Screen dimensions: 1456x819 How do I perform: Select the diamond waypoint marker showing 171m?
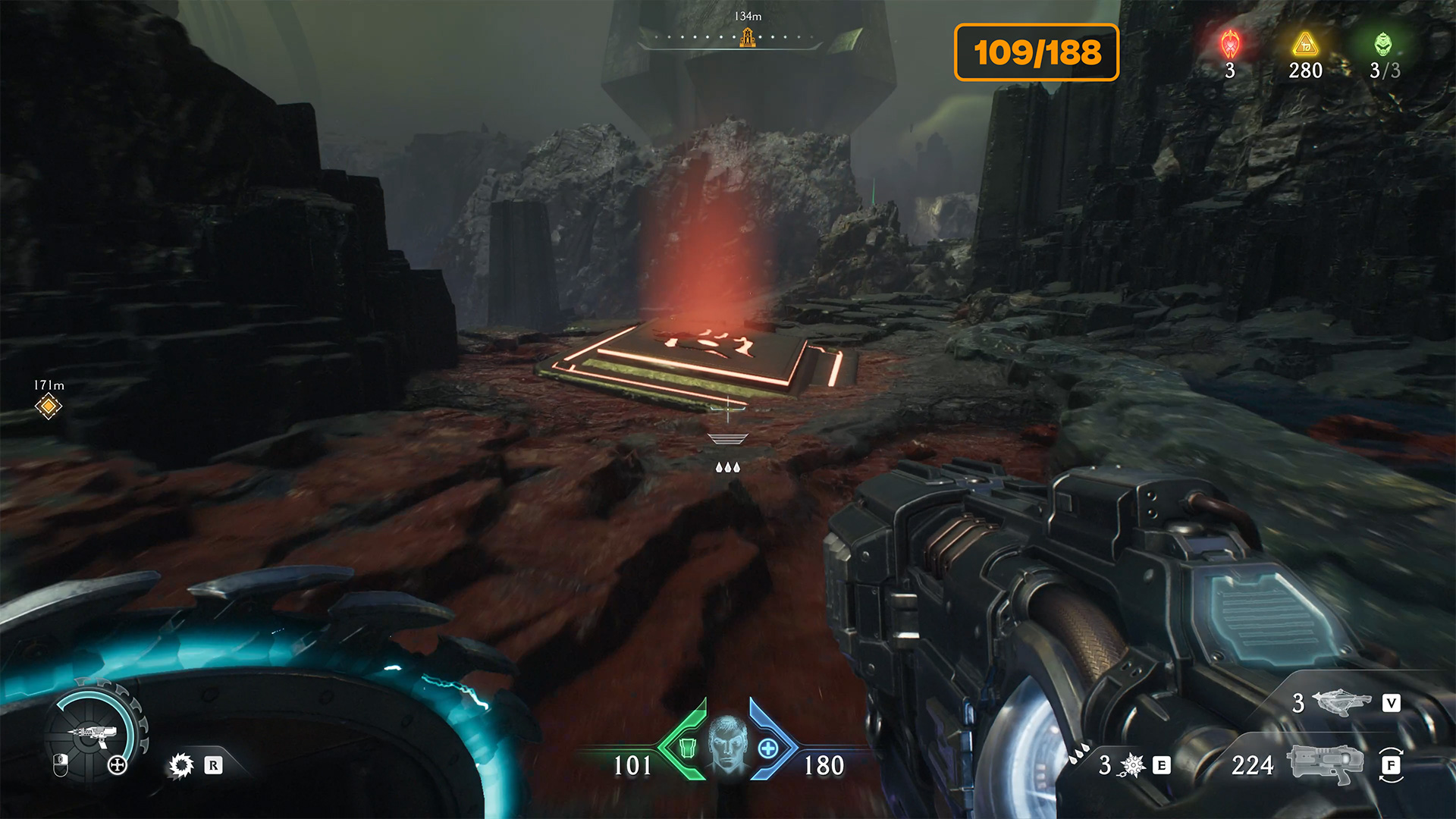tap(49, 406)
